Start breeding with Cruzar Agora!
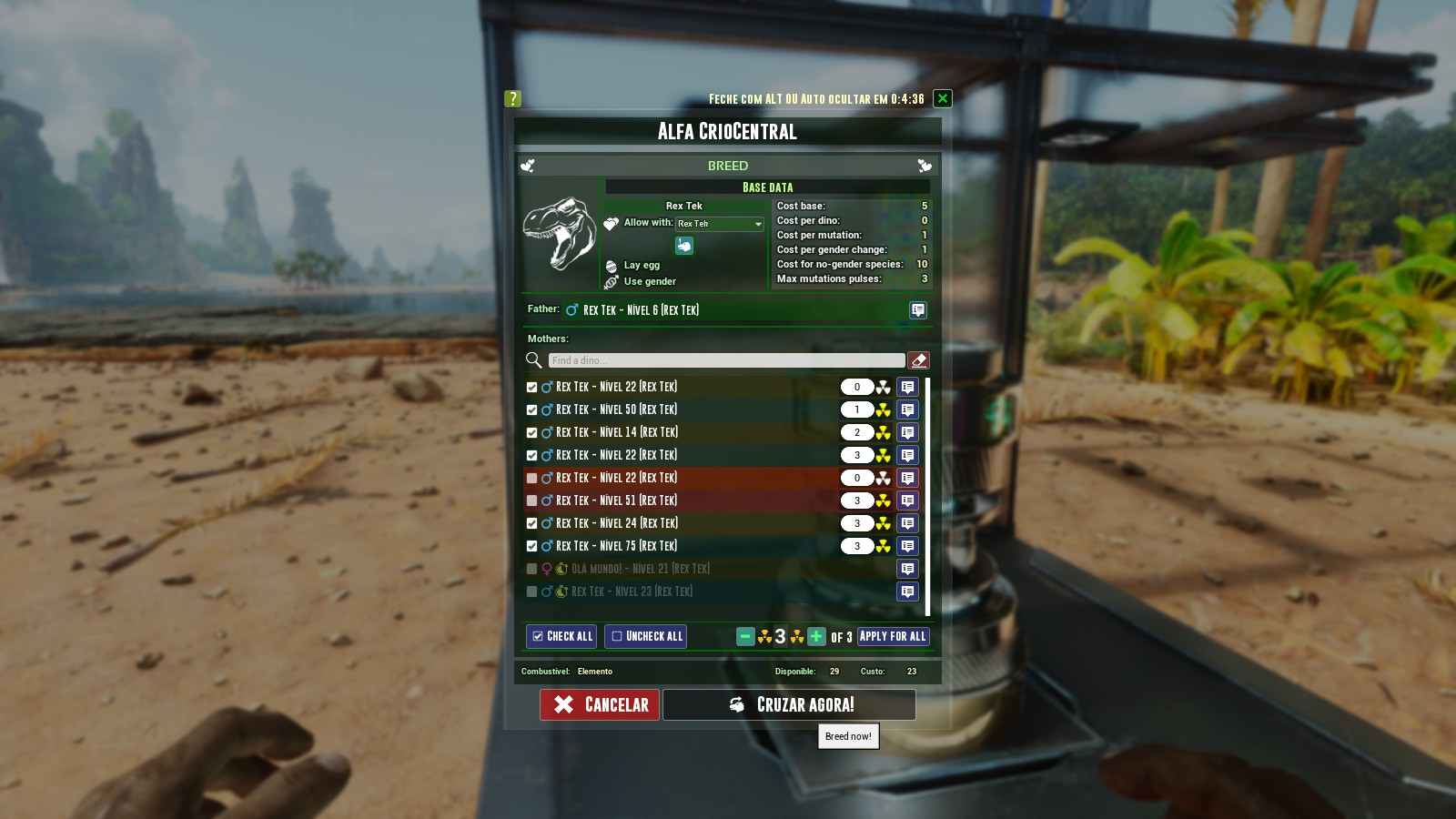This screenshot has height=819, width=1456. pos(789,704)
